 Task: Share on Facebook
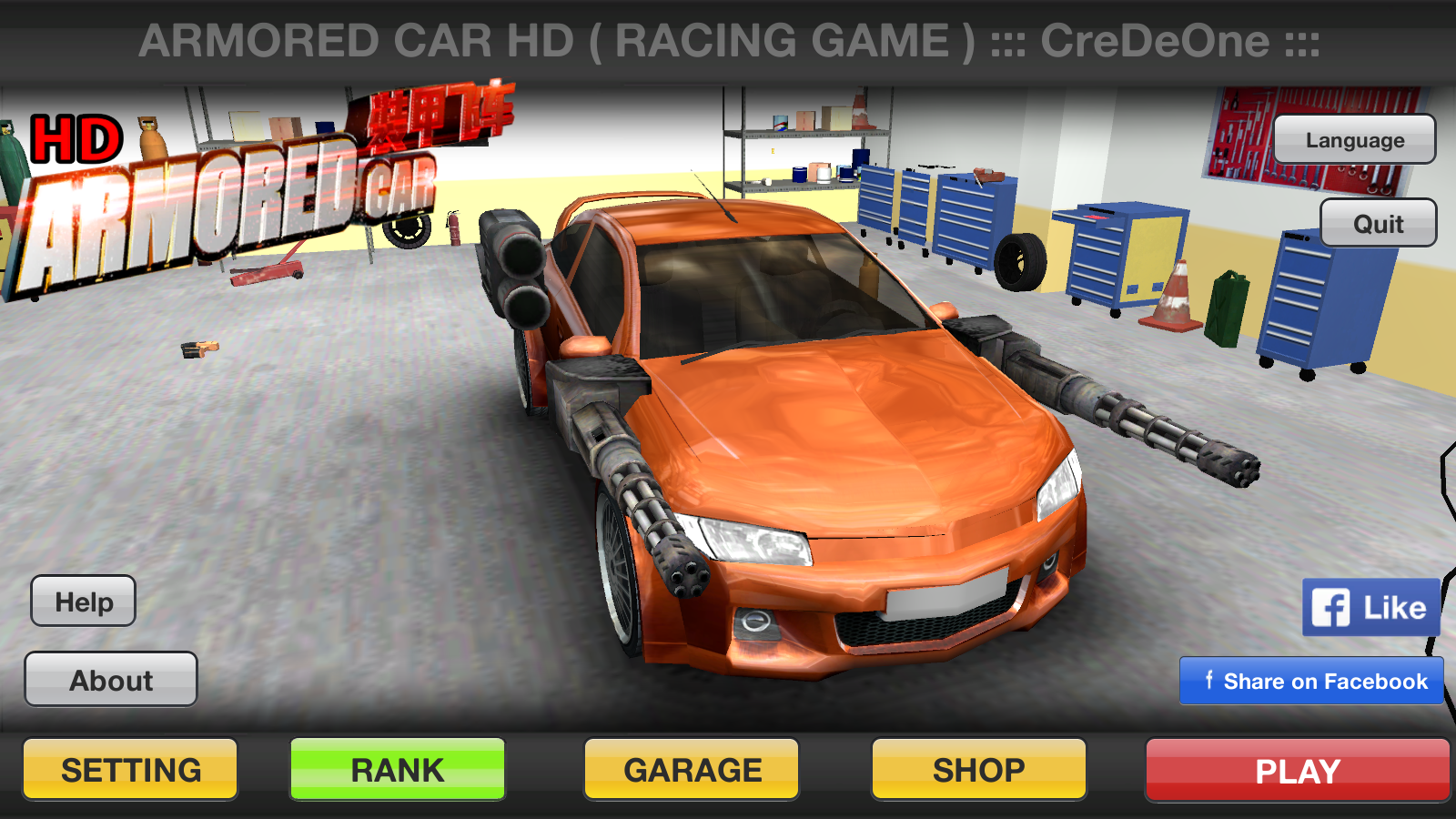point(1311,682)
